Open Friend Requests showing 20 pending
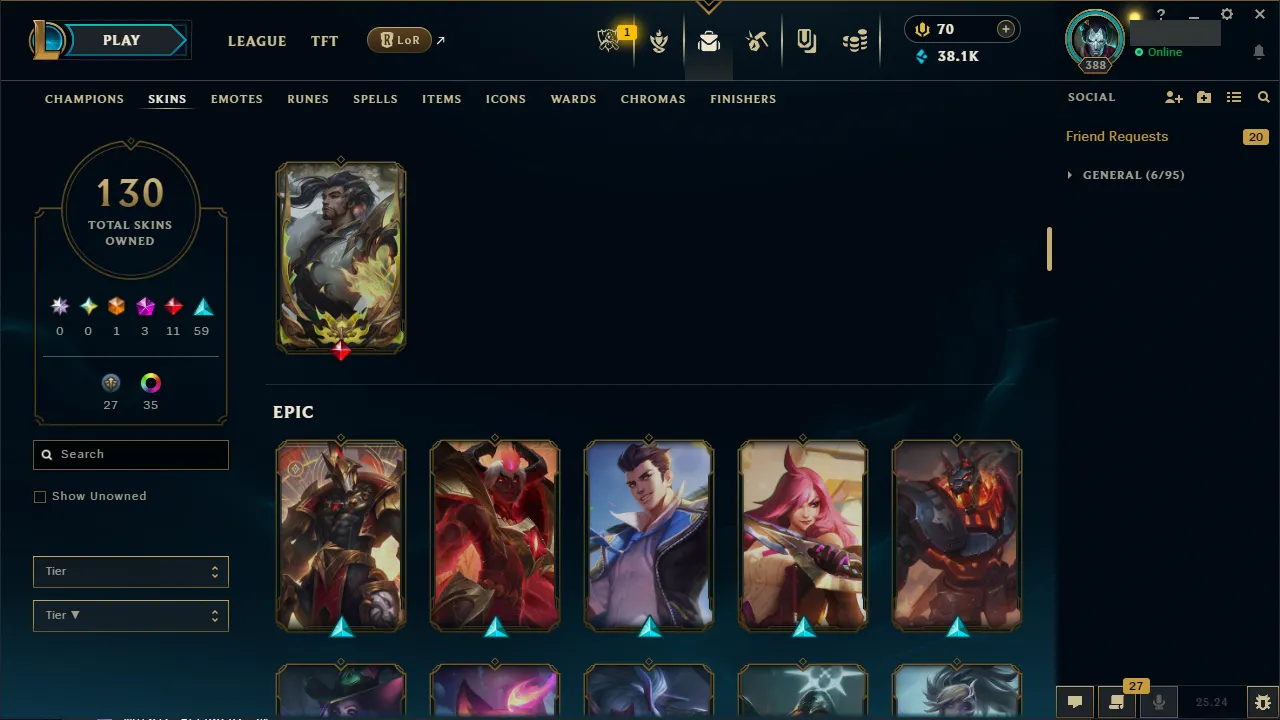Screen dimensions: 1280x720 tap(1117, 136)
